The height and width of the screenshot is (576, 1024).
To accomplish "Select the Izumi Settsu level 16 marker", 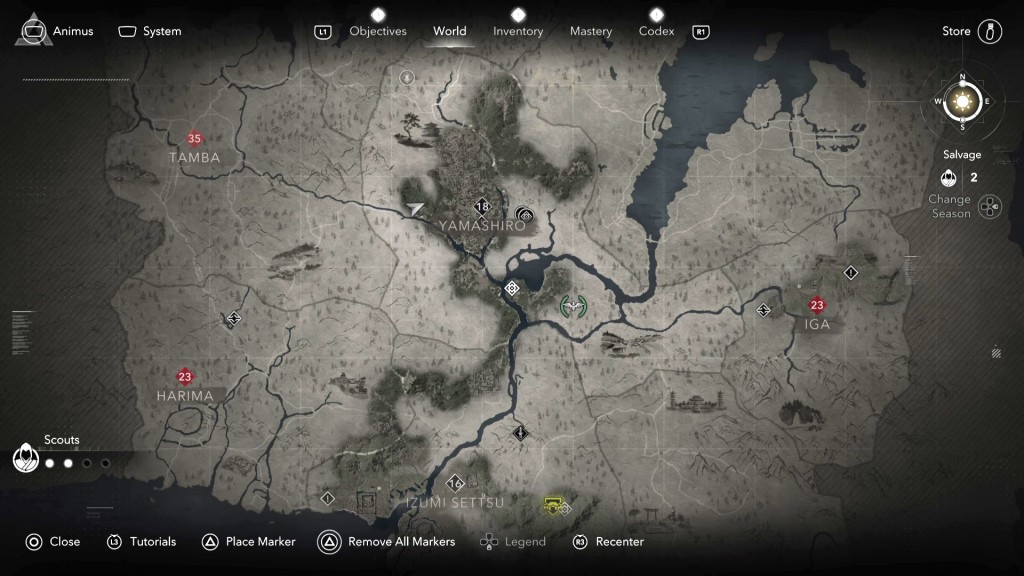I will pos(456,483).
